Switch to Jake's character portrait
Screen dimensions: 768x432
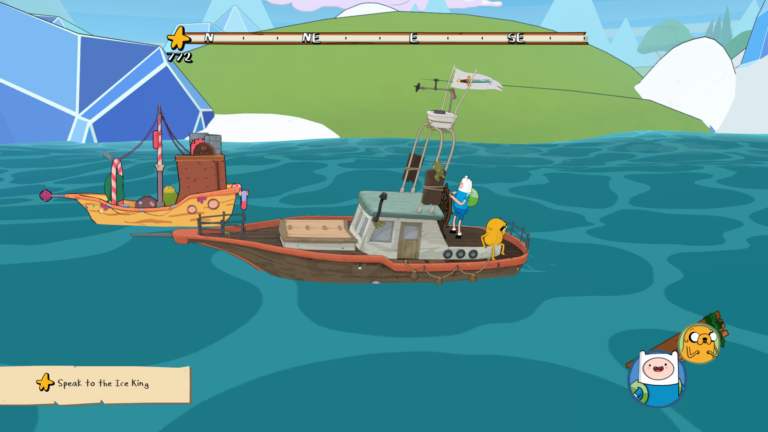coord(700,343)
